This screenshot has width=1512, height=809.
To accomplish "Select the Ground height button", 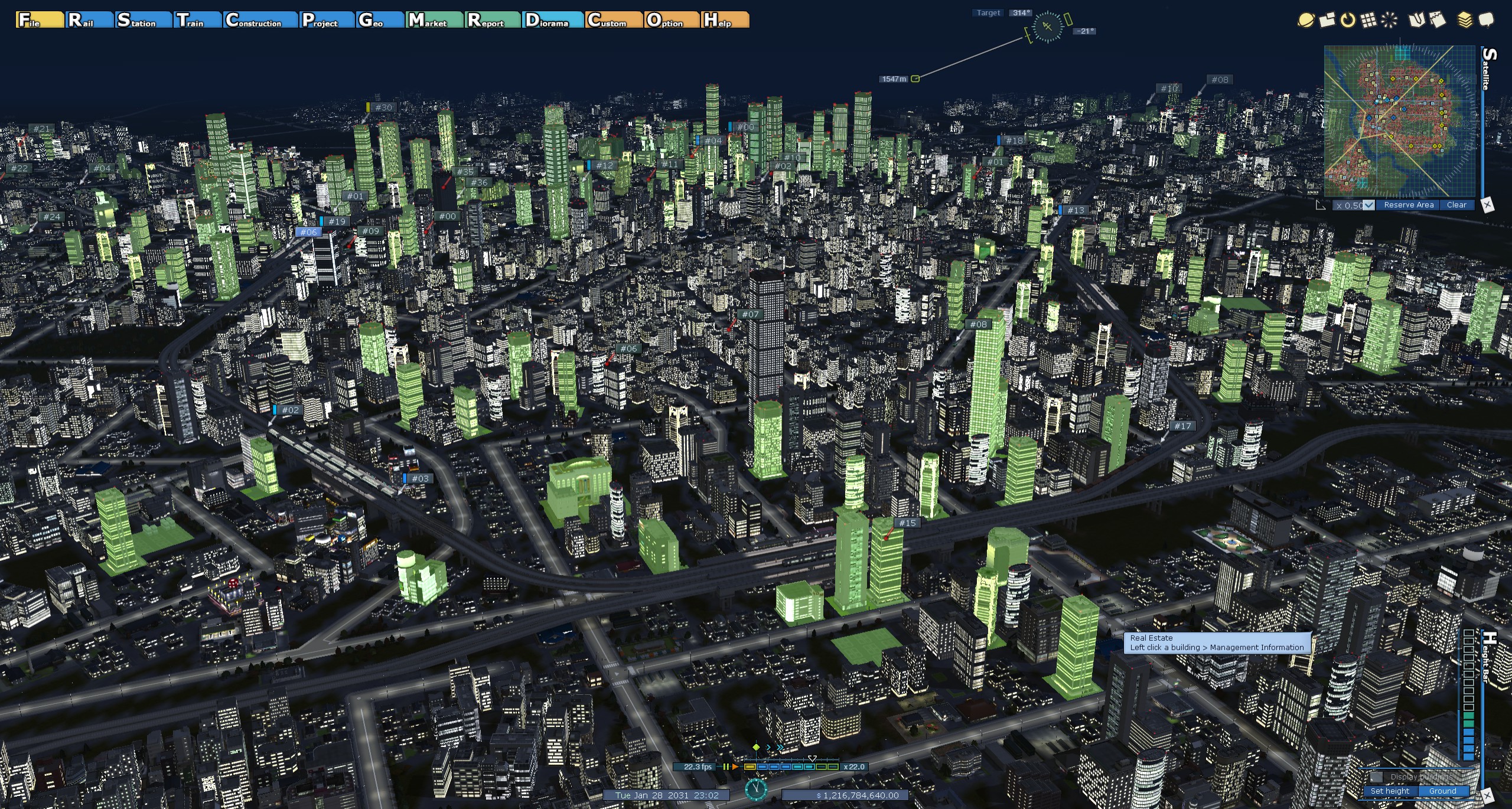I will [x=1442, y=791].
